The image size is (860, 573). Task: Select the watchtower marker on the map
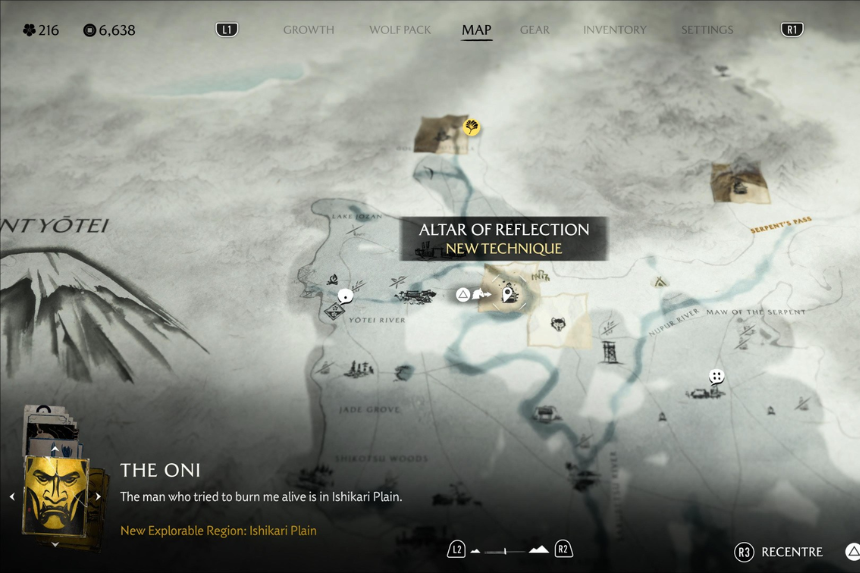(609, 350)
